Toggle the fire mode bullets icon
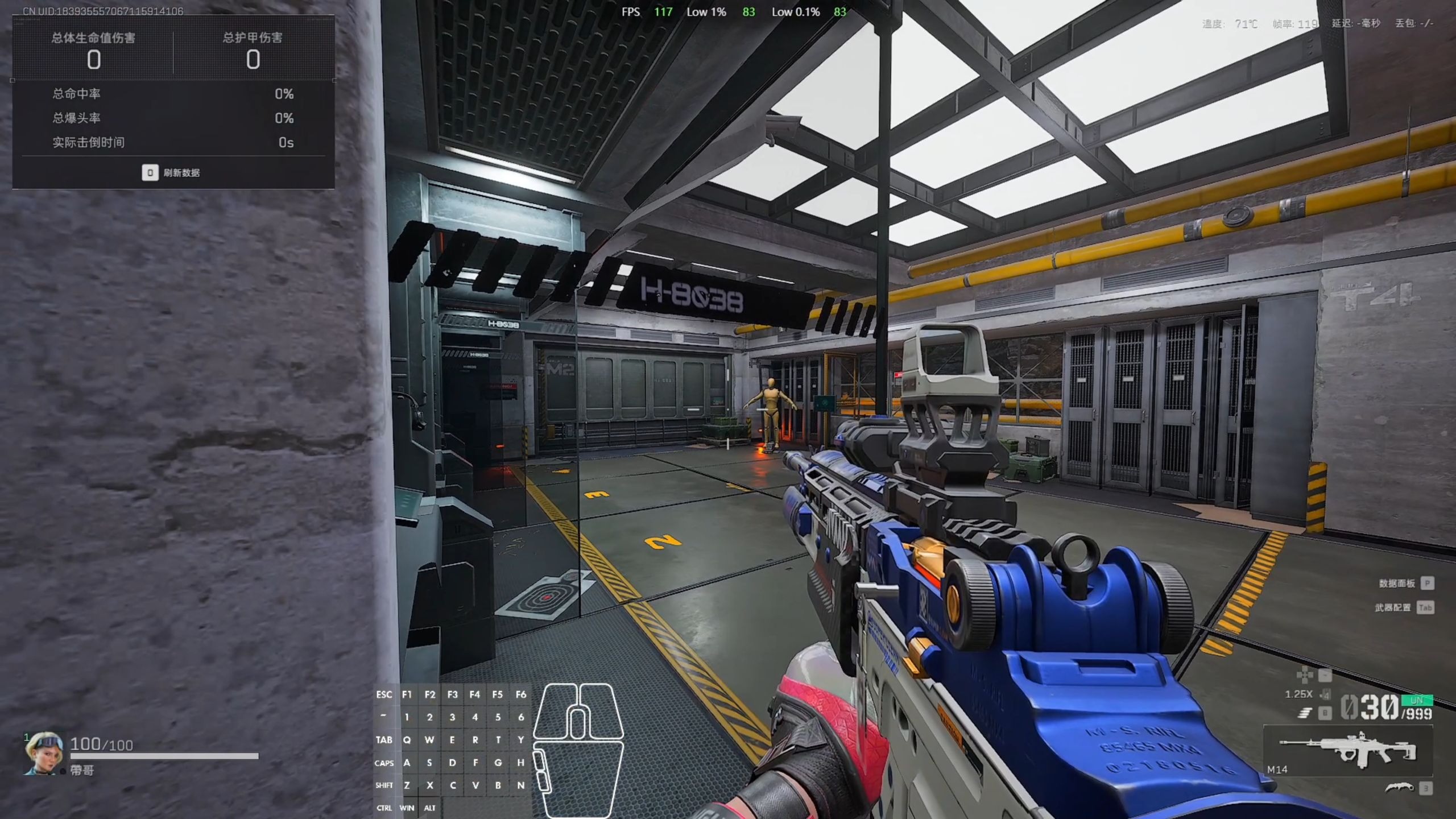Screen dimensions: 1456x819 point(1305,713)
